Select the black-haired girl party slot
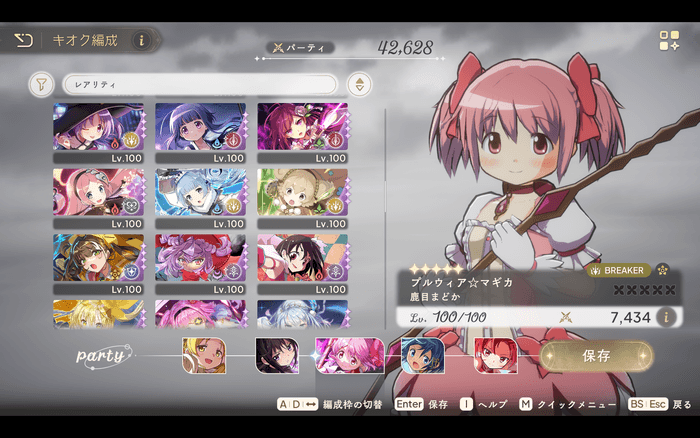 [x=276, y=355]
